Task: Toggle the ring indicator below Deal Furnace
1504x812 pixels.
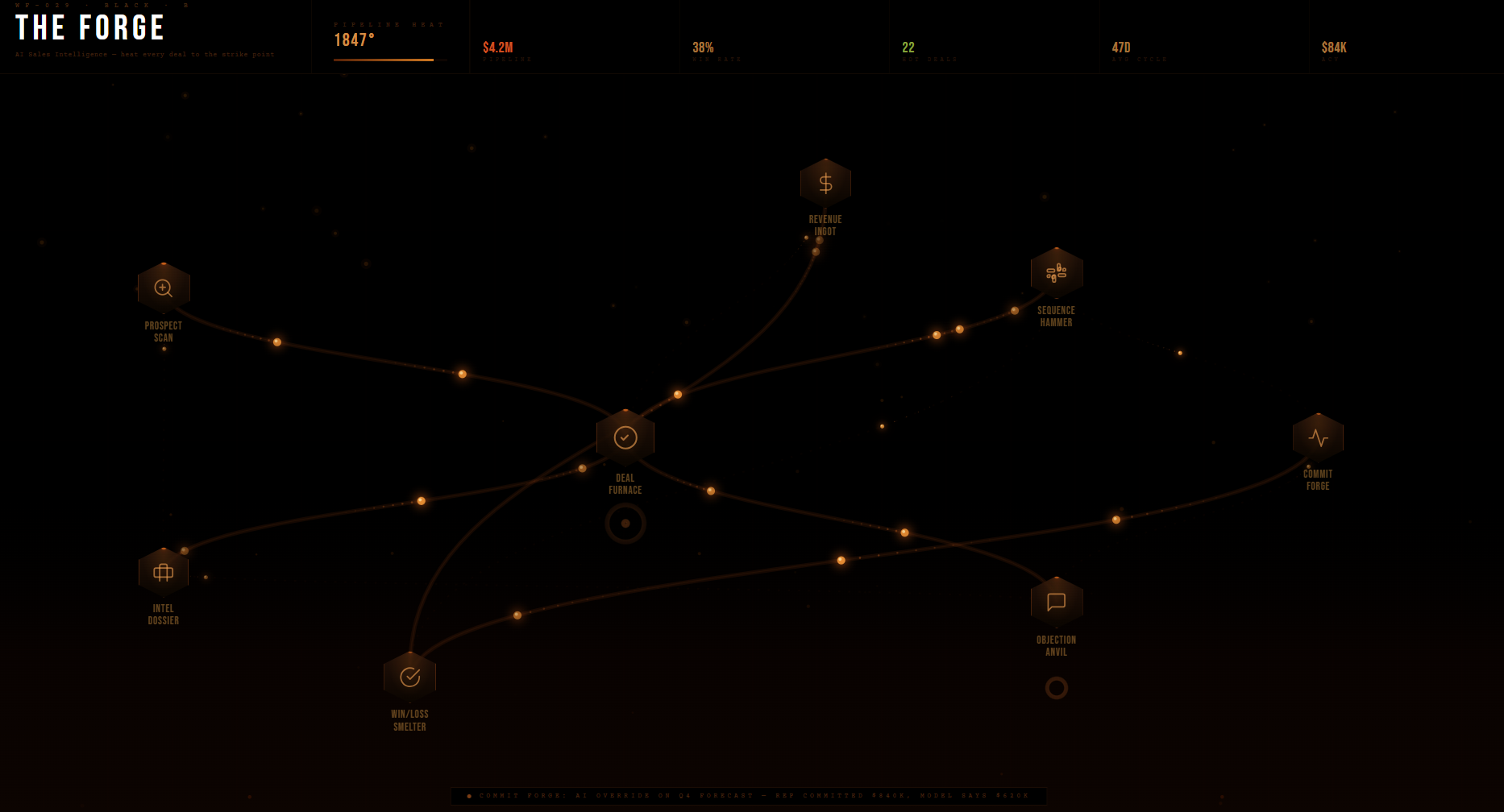Action: tap(625, 524)
